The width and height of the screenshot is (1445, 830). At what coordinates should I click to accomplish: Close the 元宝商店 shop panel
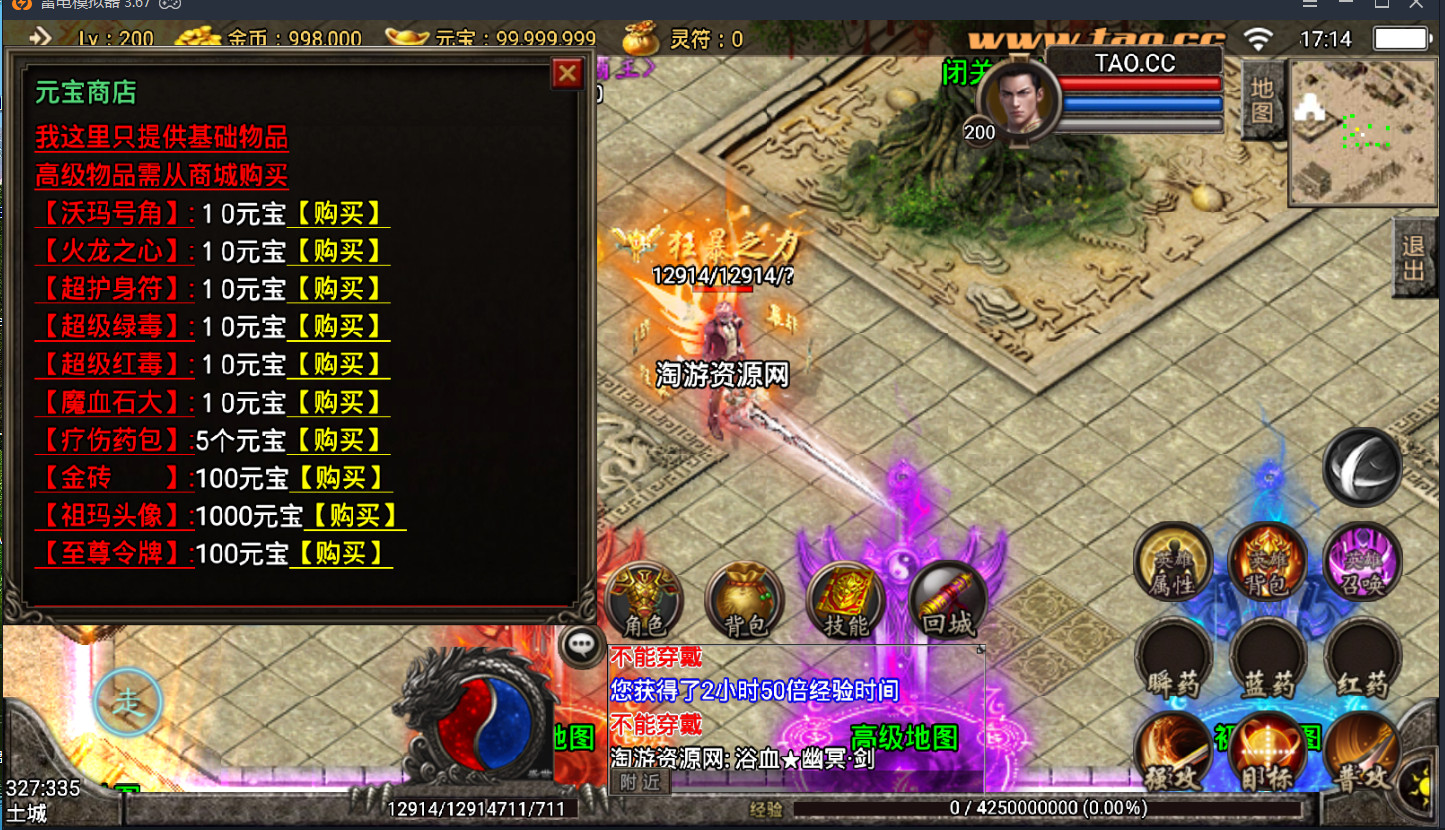point(567,73)
